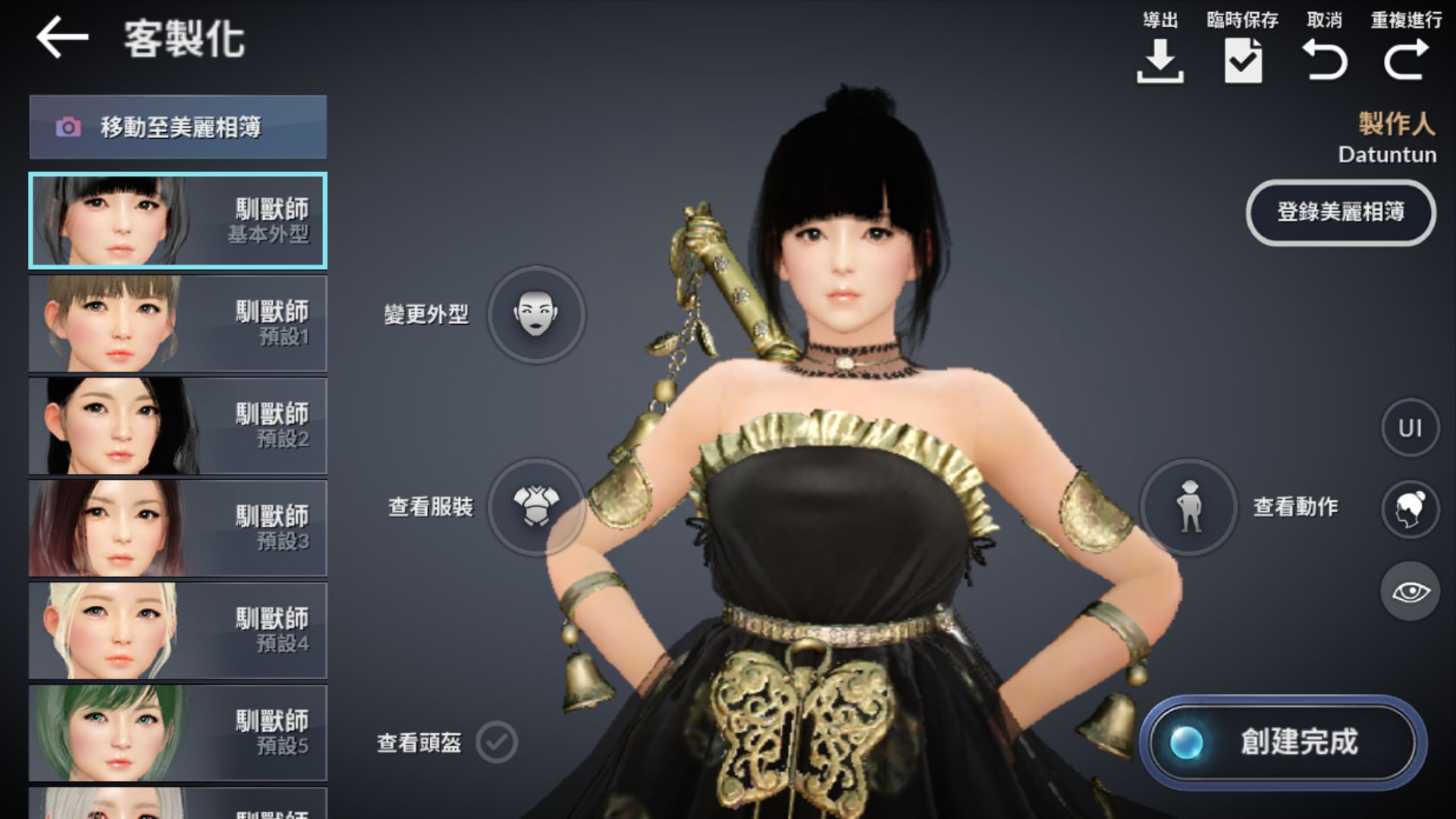This screenshot has width=1456, height=819.
Task: Toggle the UI visibility button
Action: 1409,427
